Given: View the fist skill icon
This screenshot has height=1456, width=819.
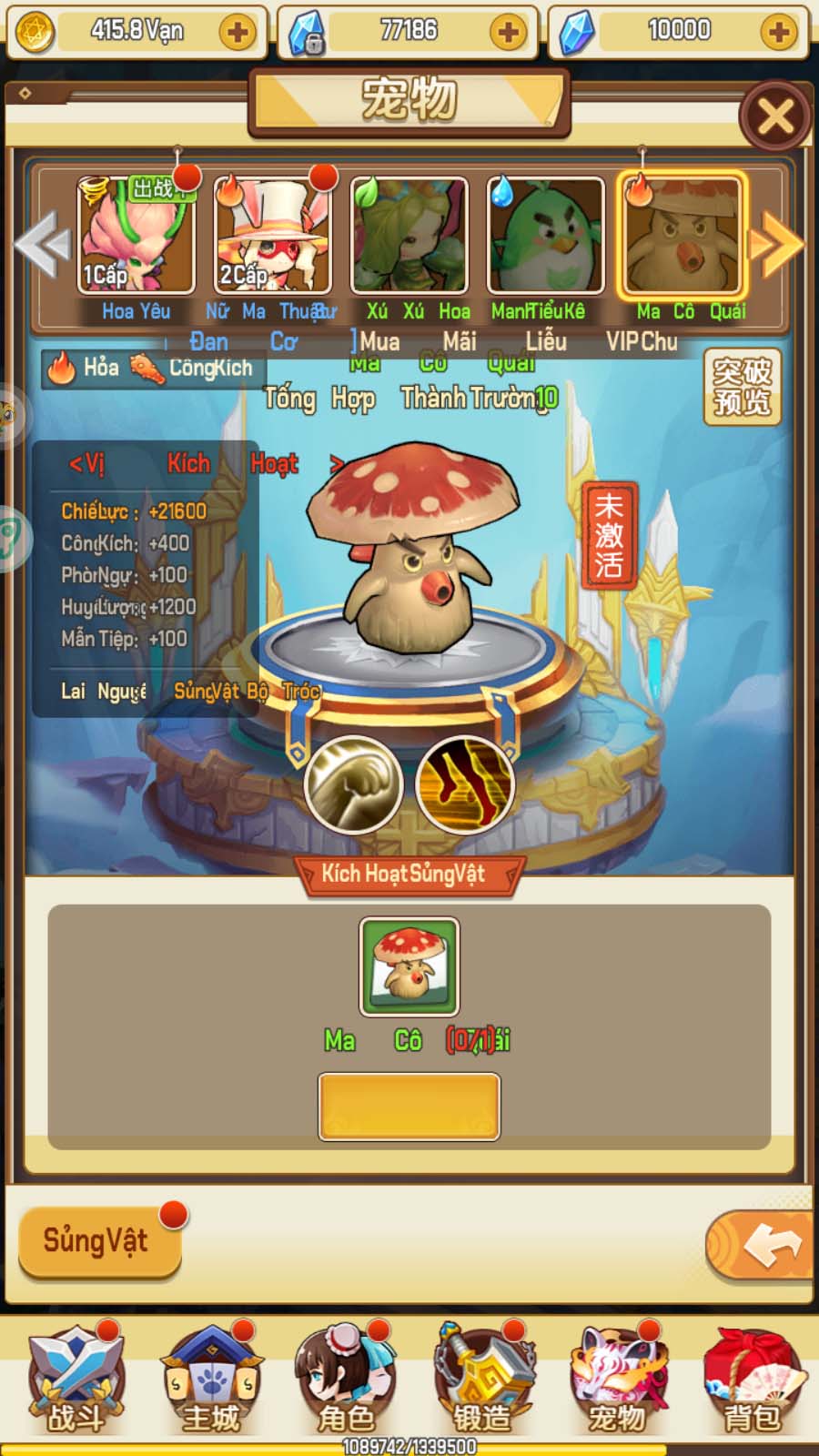Looking at the screenshot, I should (x=353, y=784).
